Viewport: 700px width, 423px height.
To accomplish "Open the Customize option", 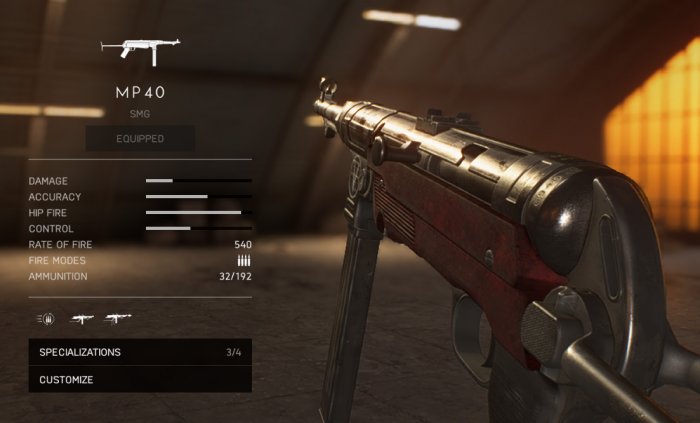I will (140, 380).
